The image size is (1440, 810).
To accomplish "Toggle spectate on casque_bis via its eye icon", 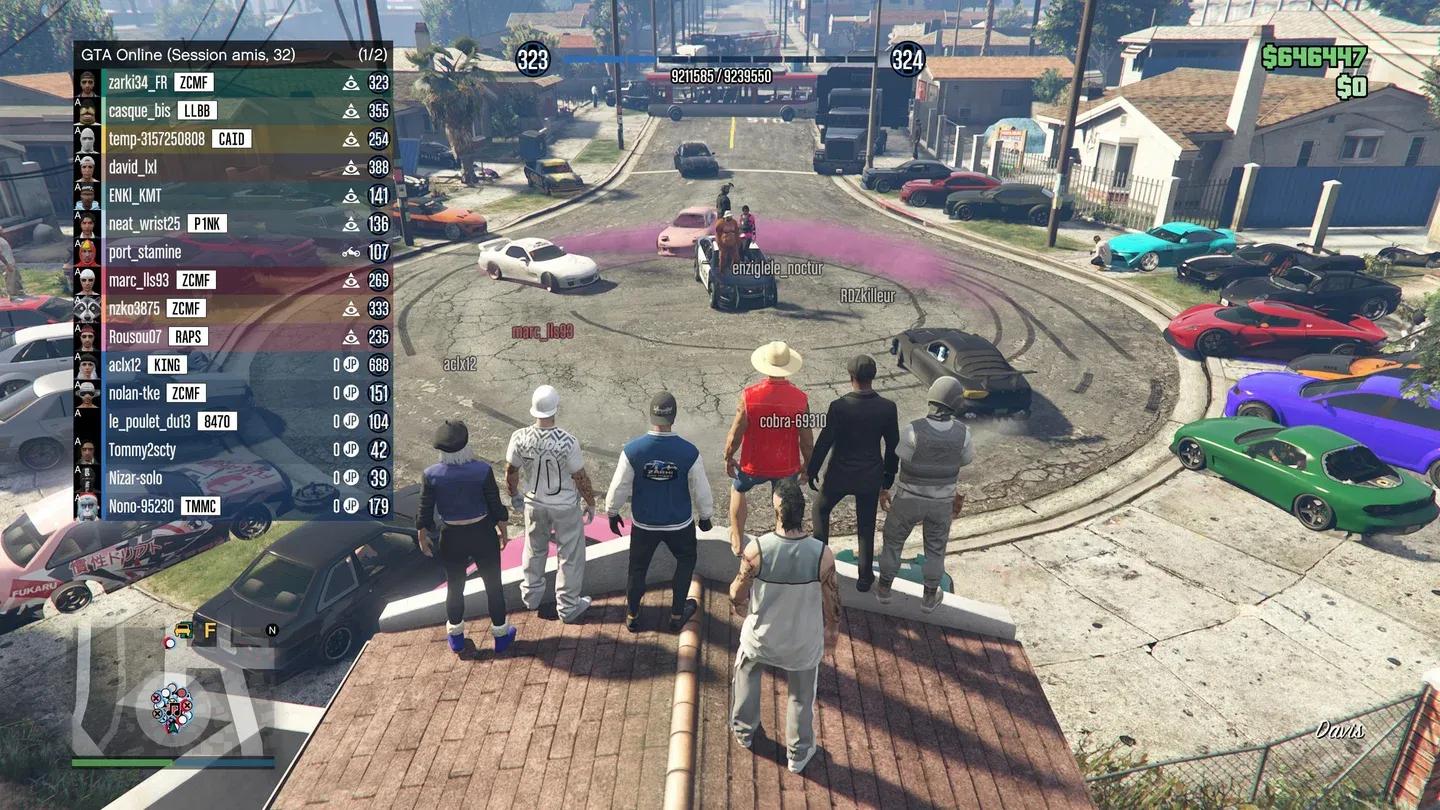I will click(x=349, y=111).
